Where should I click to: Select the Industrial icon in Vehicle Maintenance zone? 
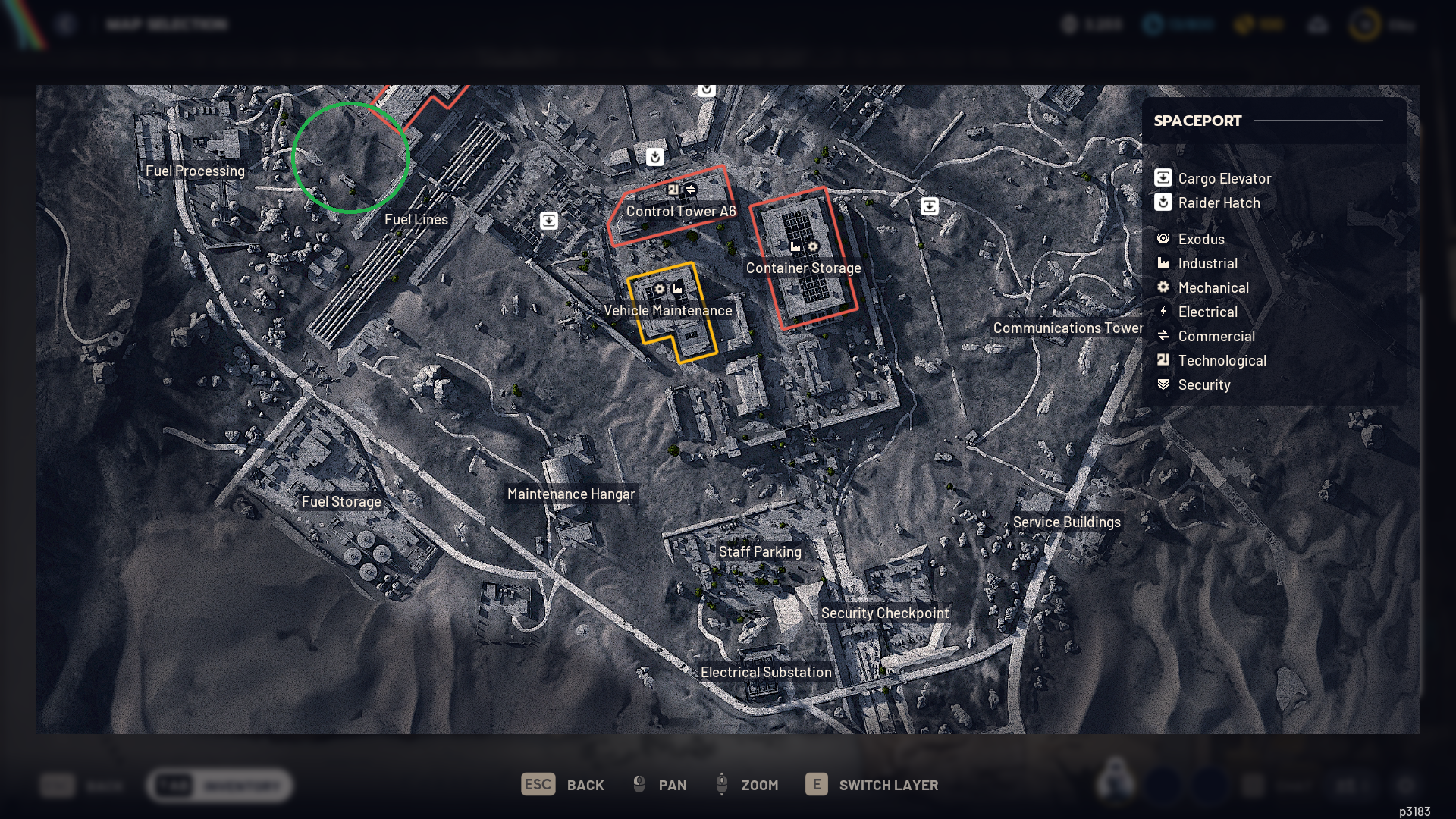677,288
